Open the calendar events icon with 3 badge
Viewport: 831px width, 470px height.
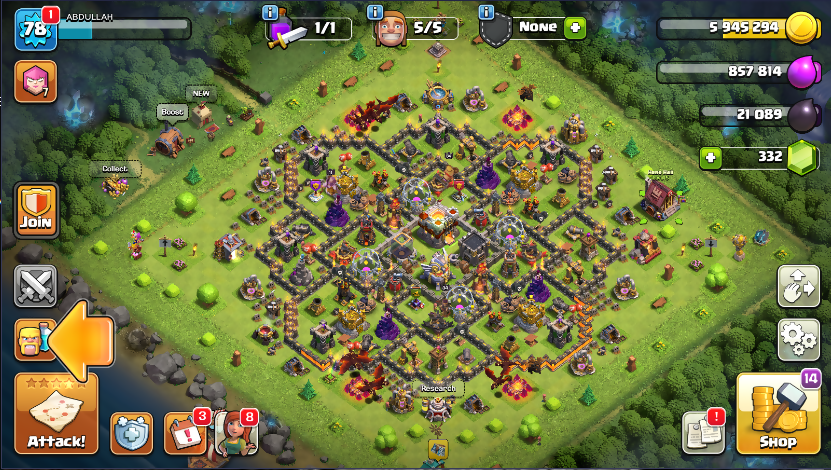[x=183, y=433]
